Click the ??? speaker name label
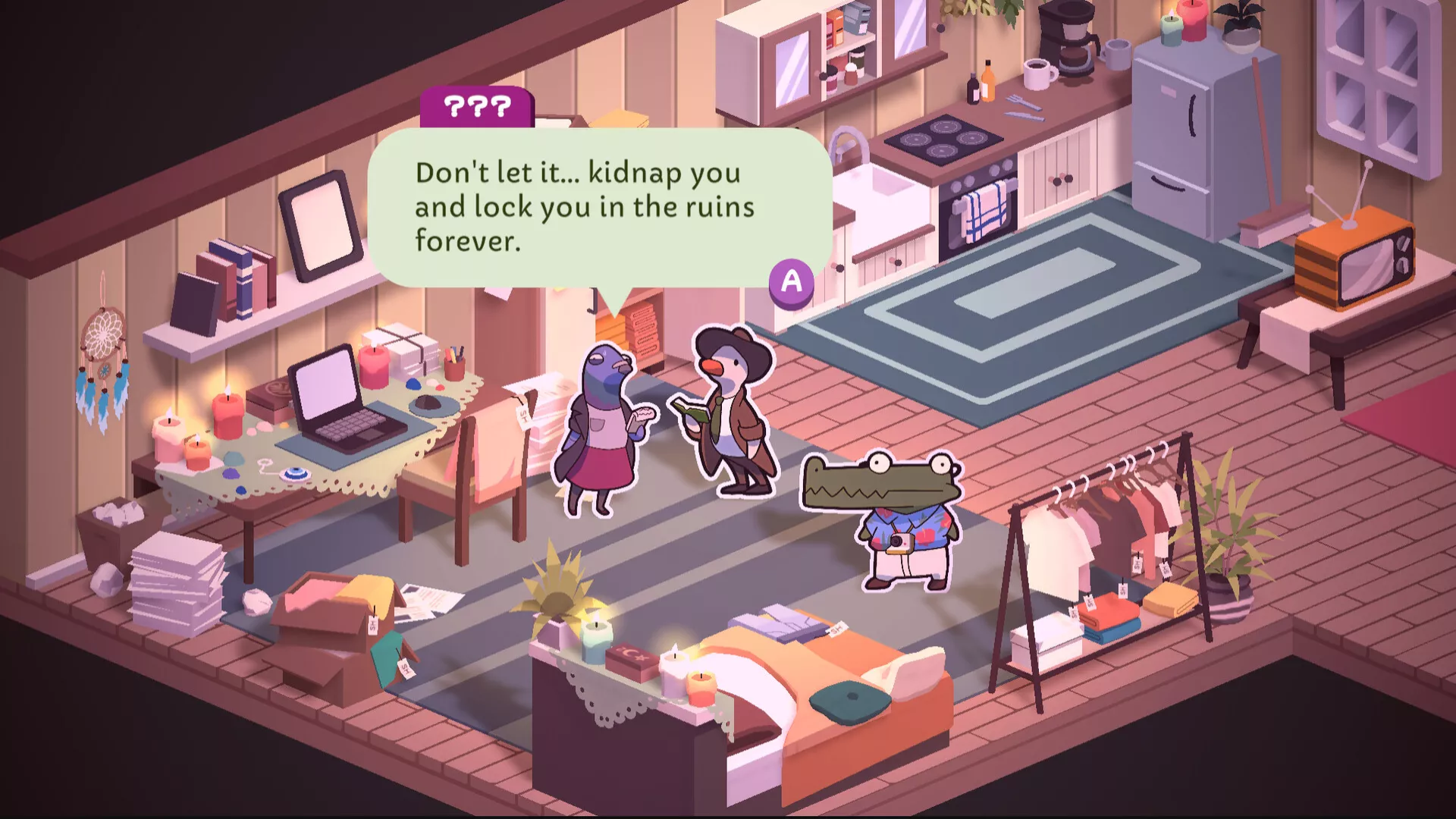This screenshot has height=819, width=1456. click(478, 107)
